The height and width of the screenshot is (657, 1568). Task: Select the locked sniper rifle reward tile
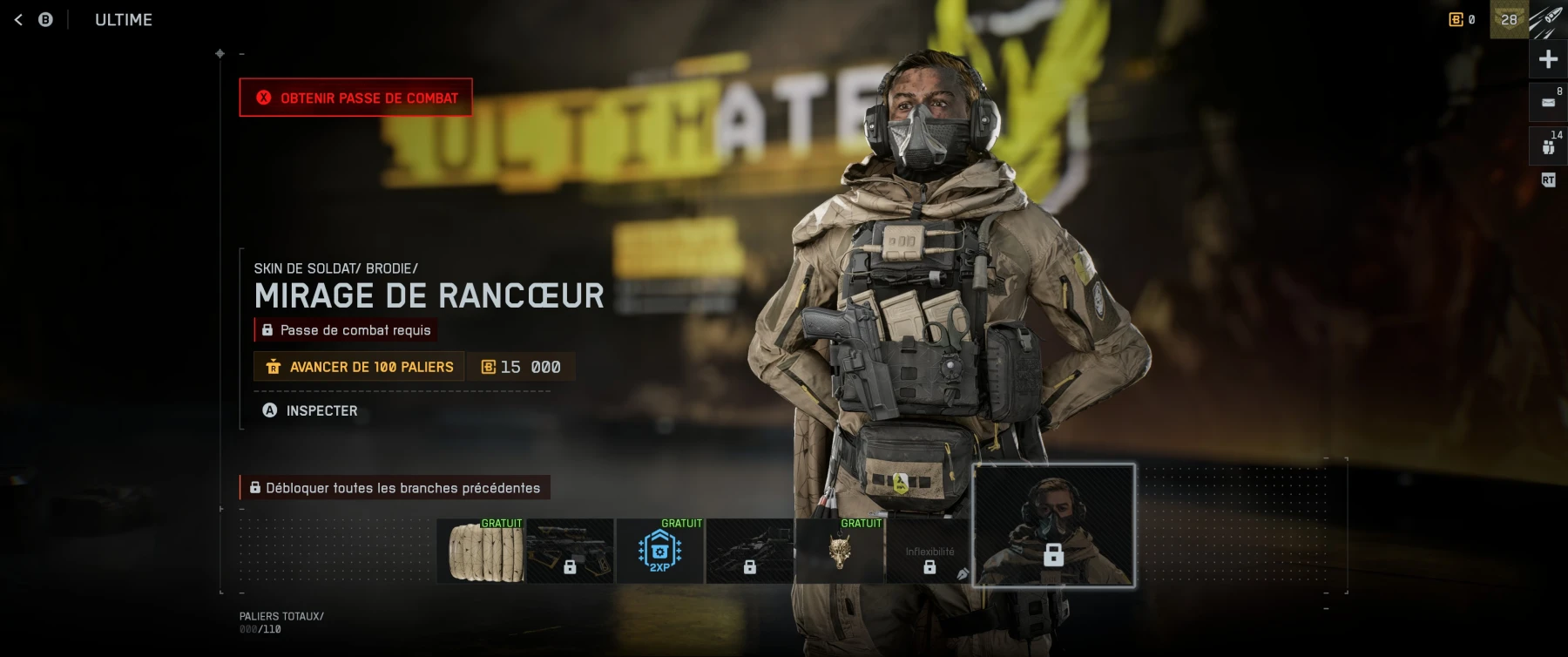(571, 551)
